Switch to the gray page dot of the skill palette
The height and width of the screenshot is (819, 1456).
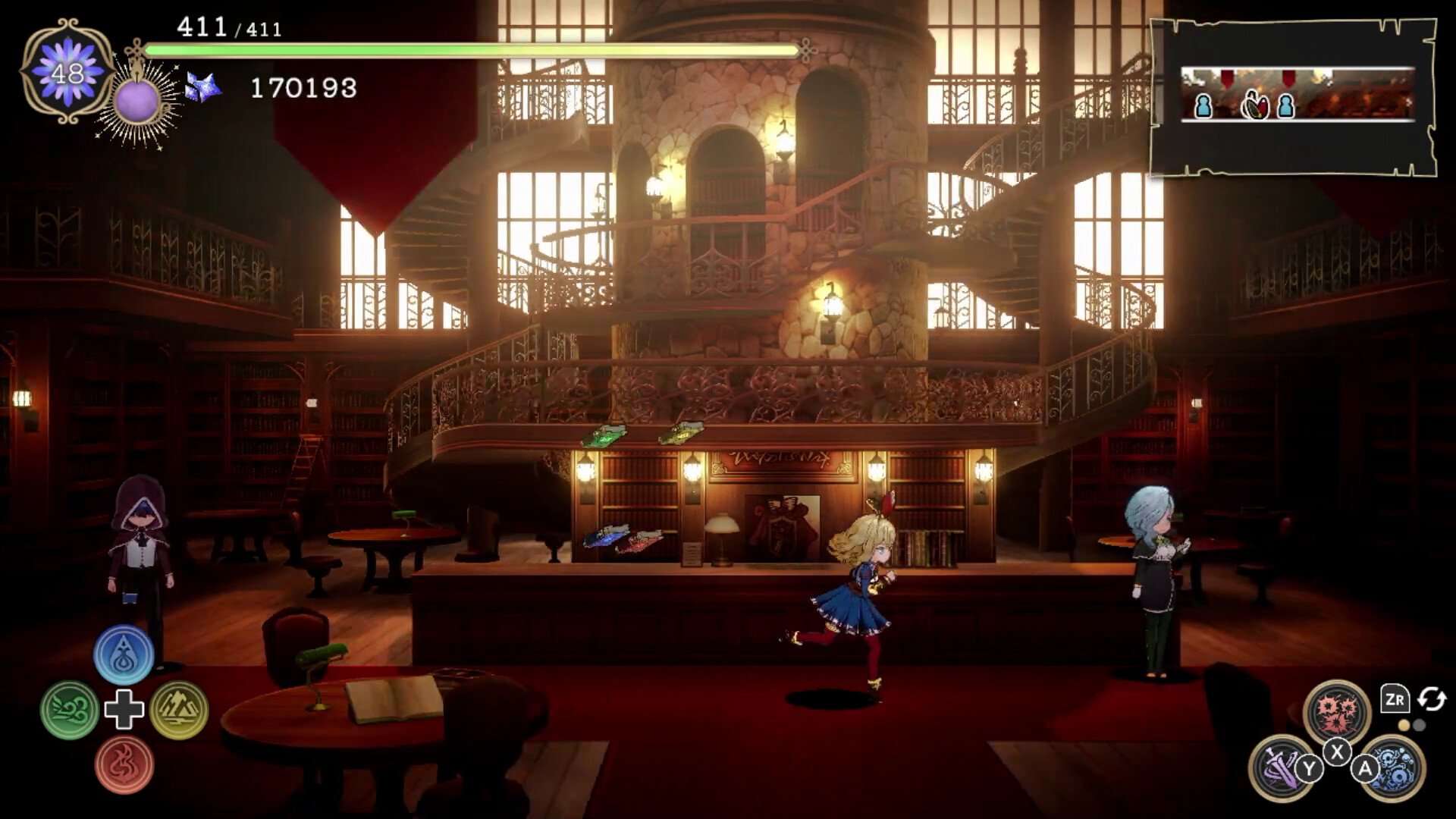coord(1420,726)
